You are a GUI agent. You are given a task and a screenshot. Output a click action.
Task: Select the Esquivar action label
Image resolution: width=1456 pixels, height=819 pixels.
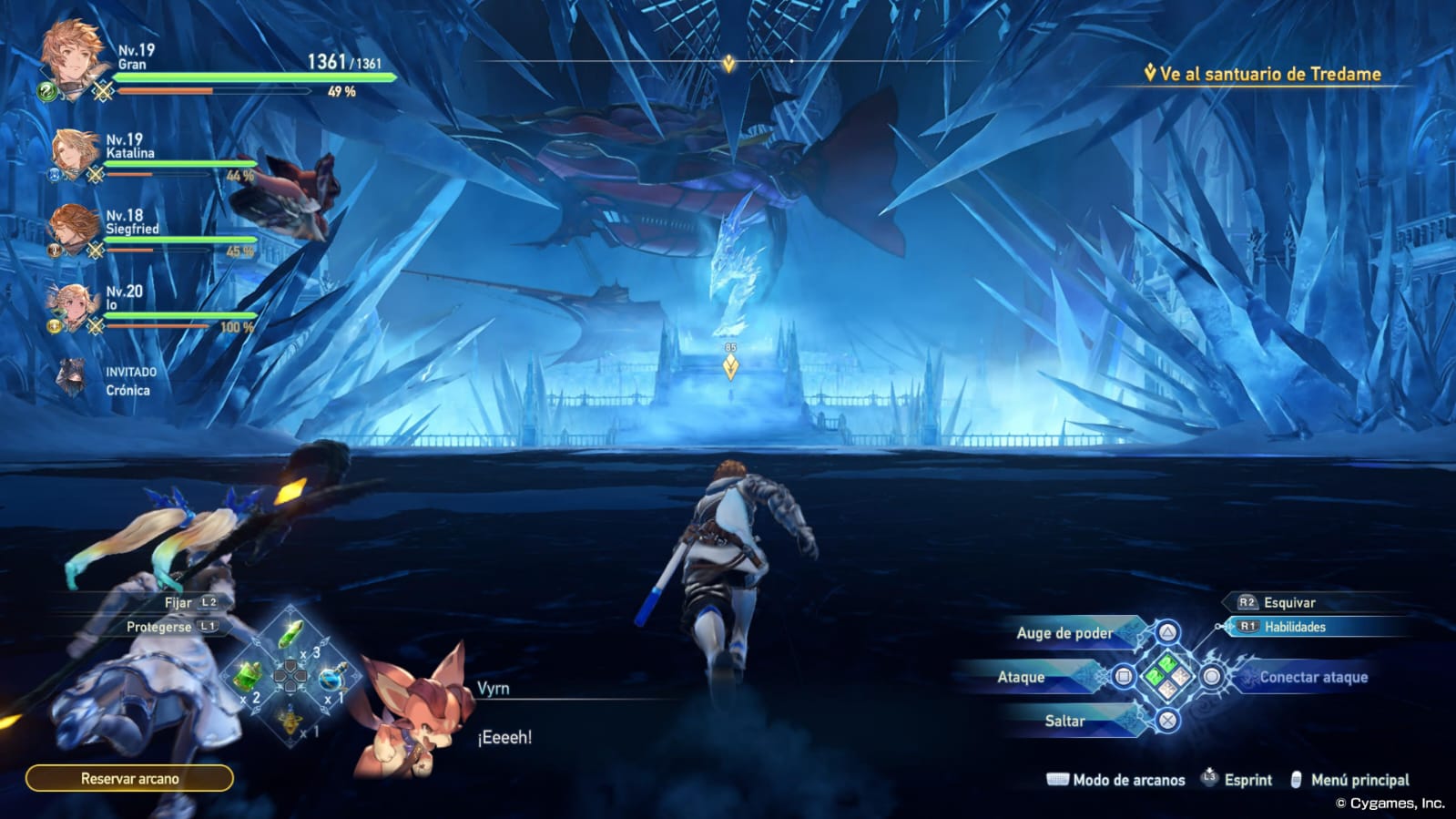point(1288,602)
